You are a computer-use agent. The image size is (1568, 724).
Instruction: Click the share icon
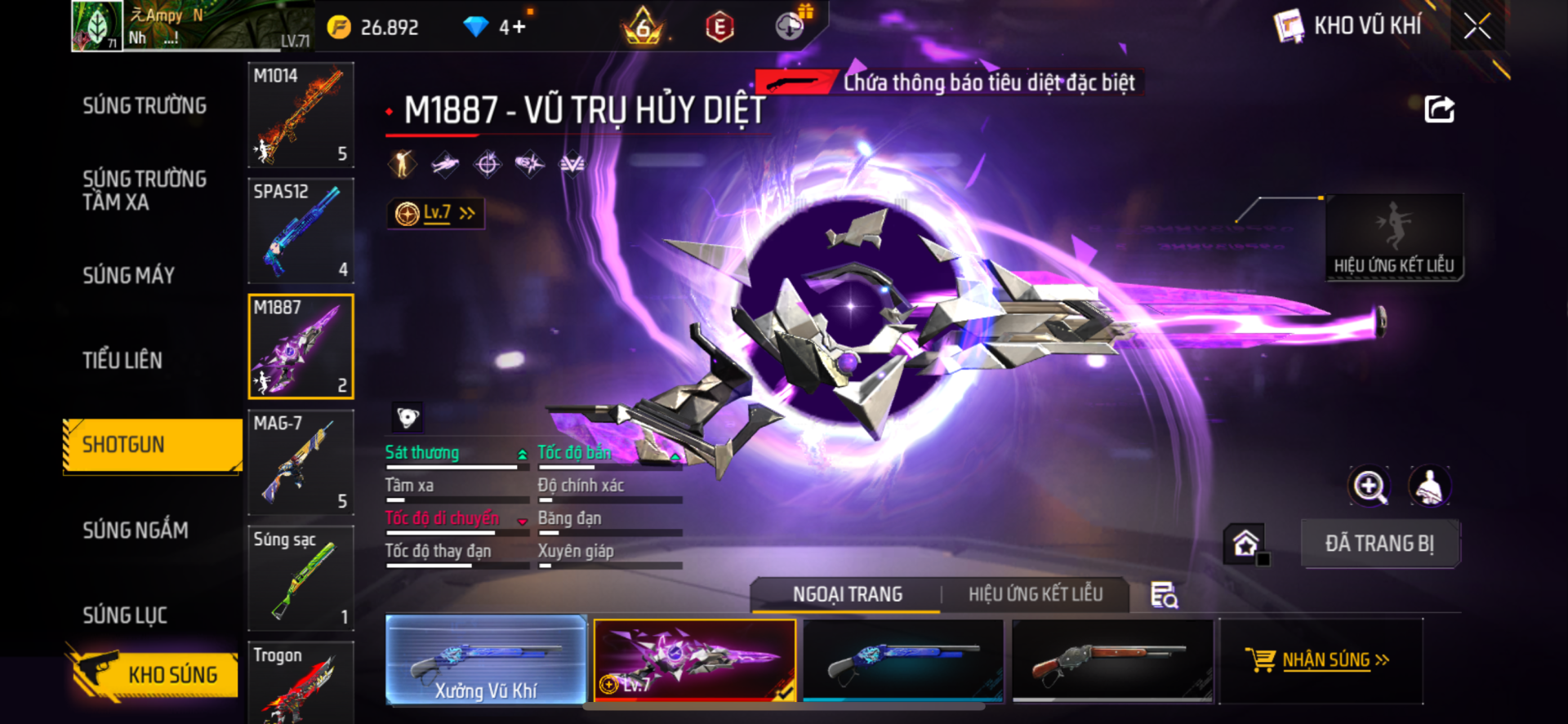tap(1439, 109)
